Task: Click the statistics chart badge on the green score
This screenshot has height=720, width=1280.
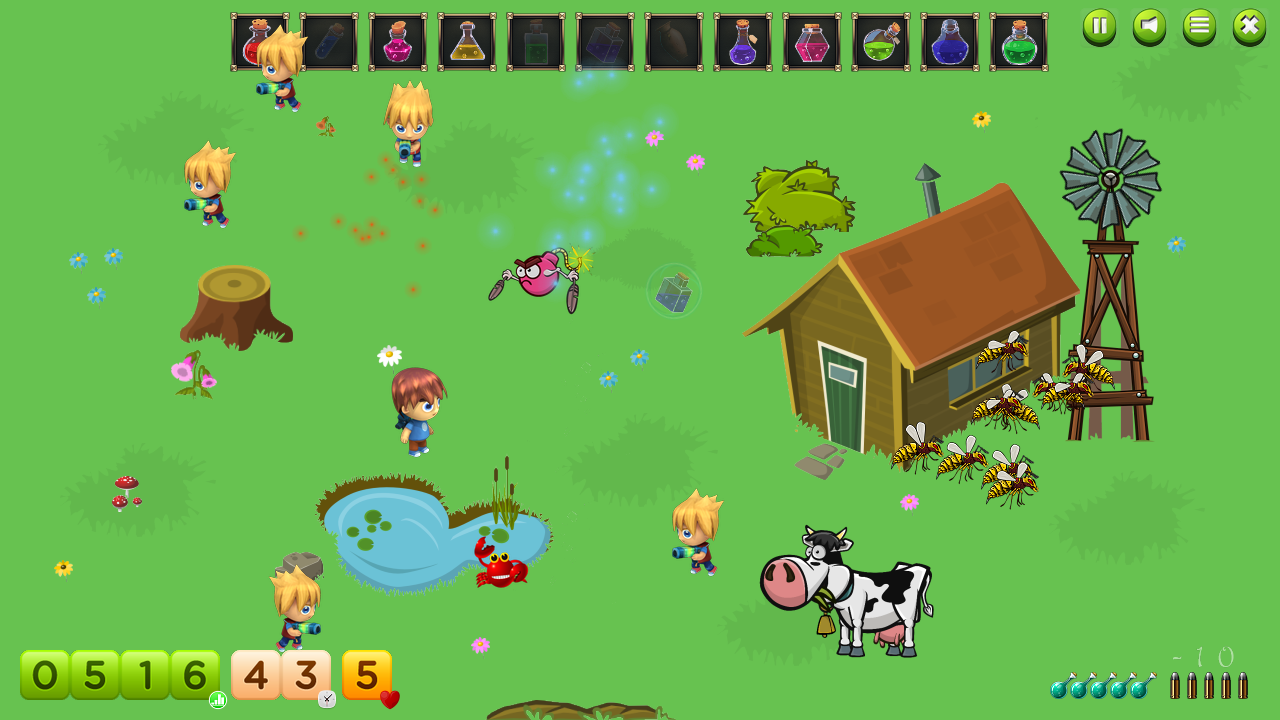Action: pos(216,699)
